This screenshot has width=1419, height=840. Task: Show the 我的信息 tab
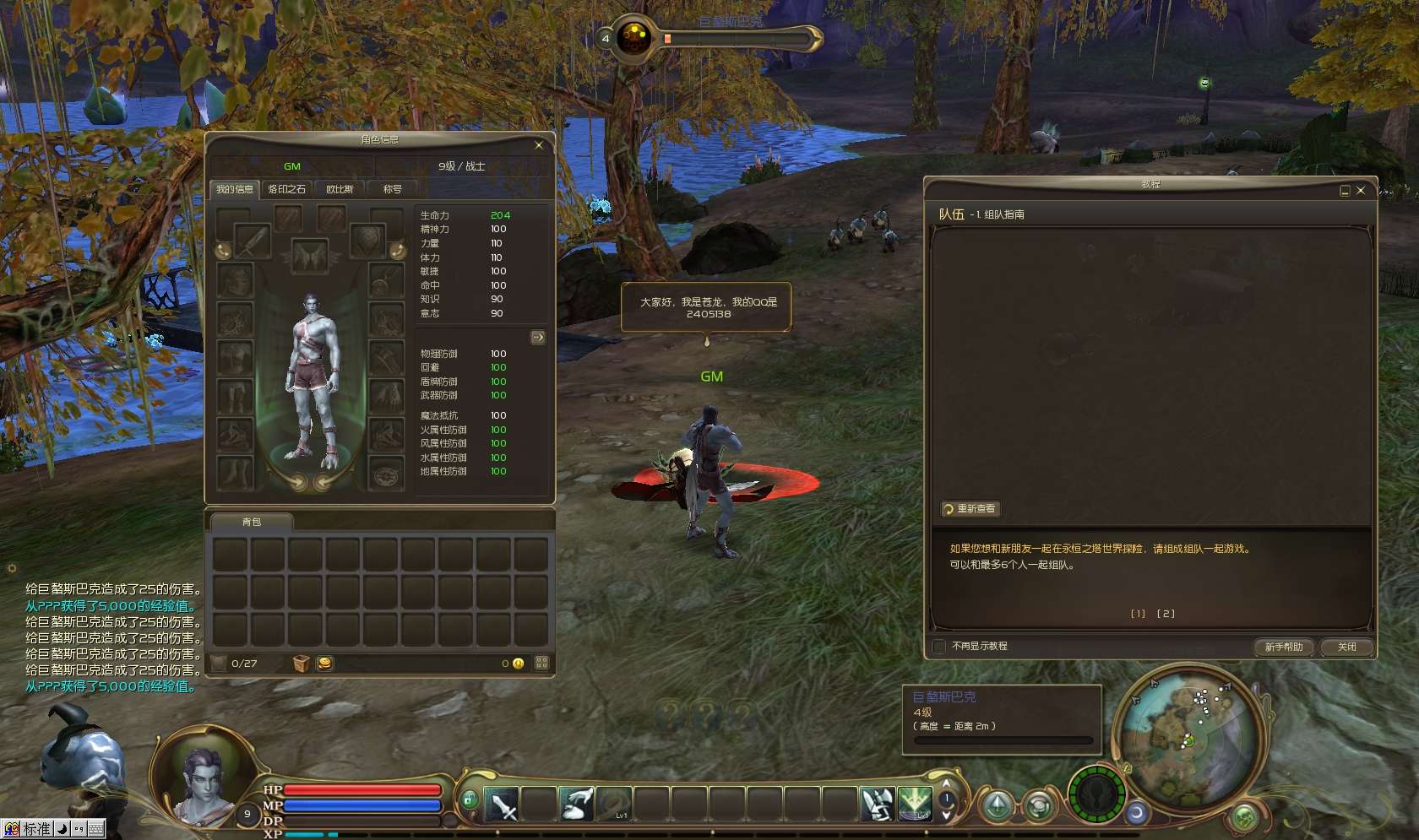point(234,189)
